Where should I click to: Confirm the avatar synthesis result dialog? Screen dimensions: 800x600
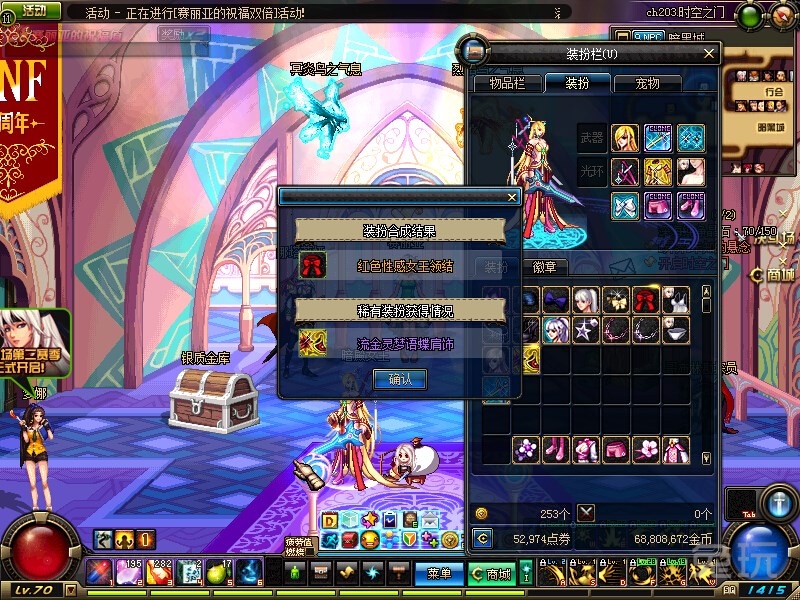coord(398,379)
